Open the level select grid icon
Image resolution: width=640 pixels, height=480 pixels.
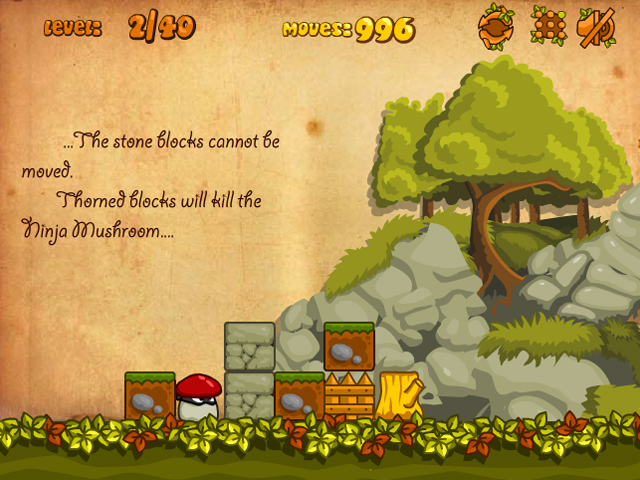pyautogui.click(x=546, y=26)
